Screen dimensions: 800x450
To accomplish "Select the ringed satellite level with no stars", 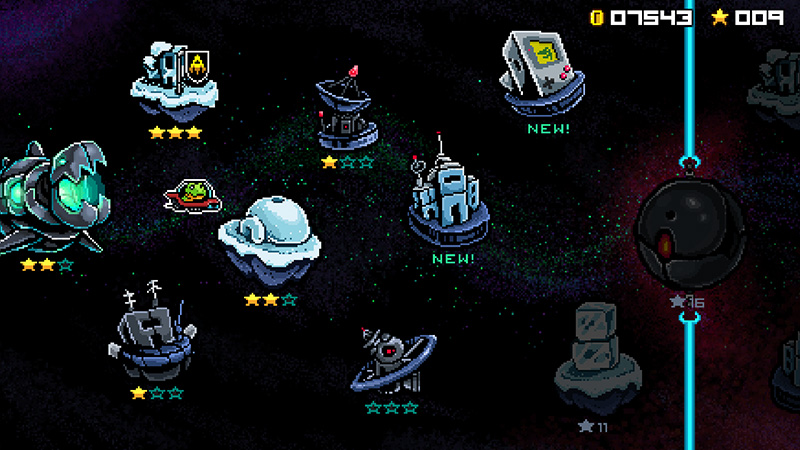I will [393, 358].
